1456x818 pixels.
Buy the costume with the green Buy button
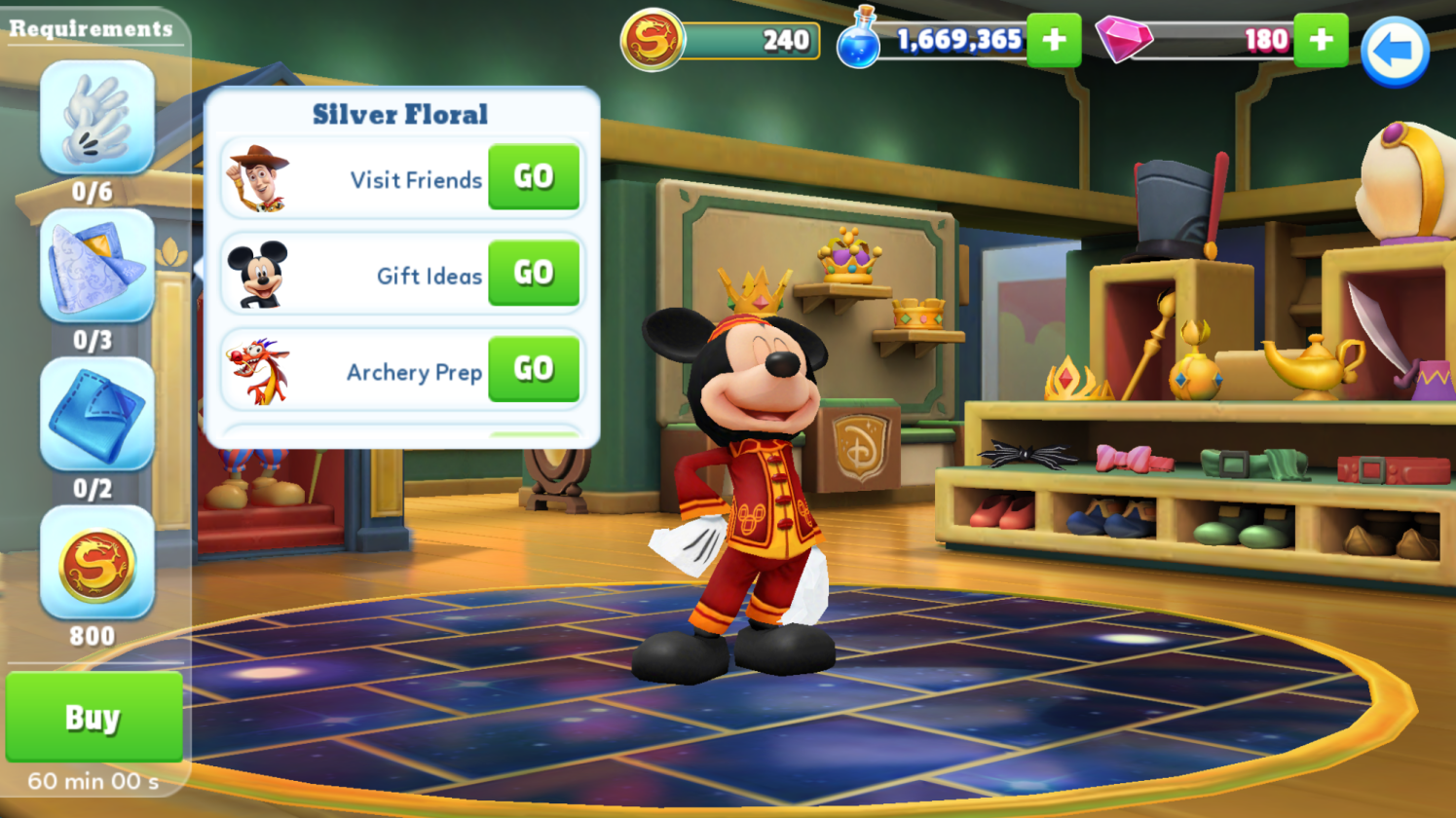[93, 718]
